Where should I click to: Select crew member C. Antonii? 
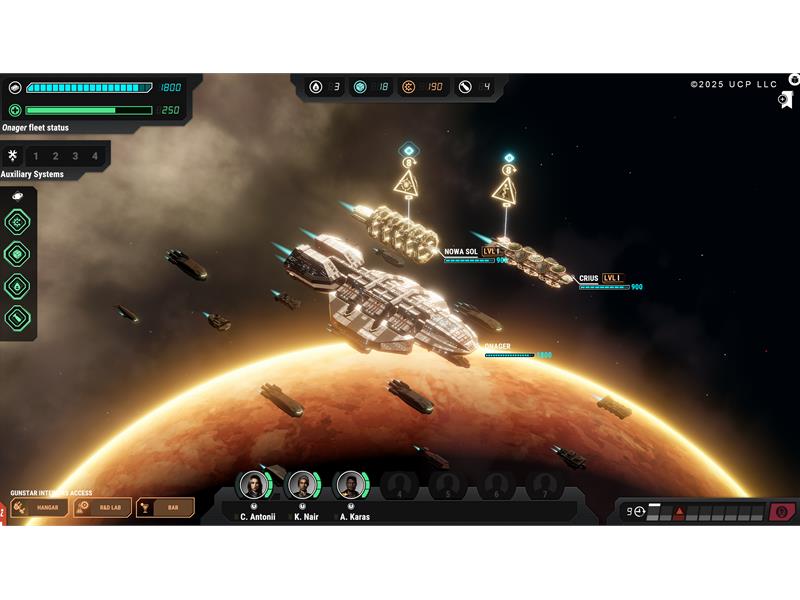[255, 486]
